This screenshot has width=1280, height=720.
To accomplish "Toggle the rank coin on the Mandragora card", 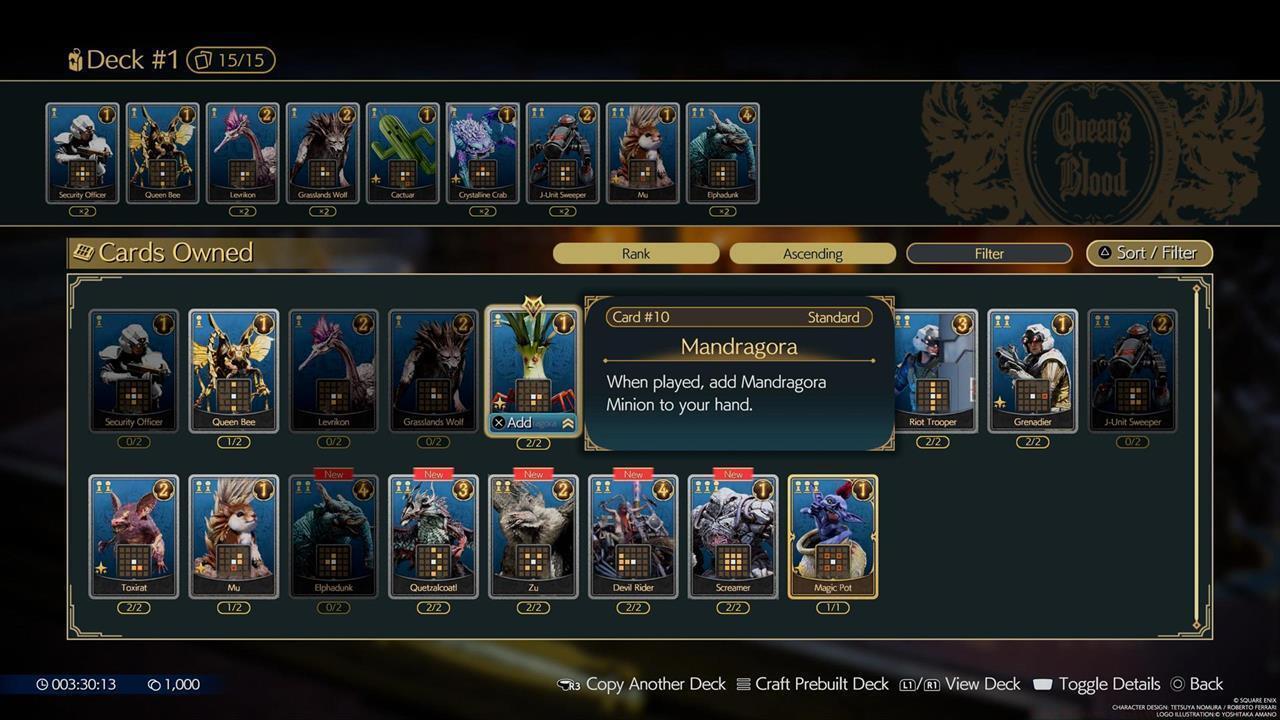I will pyautogui.click(x=563, y=323).
